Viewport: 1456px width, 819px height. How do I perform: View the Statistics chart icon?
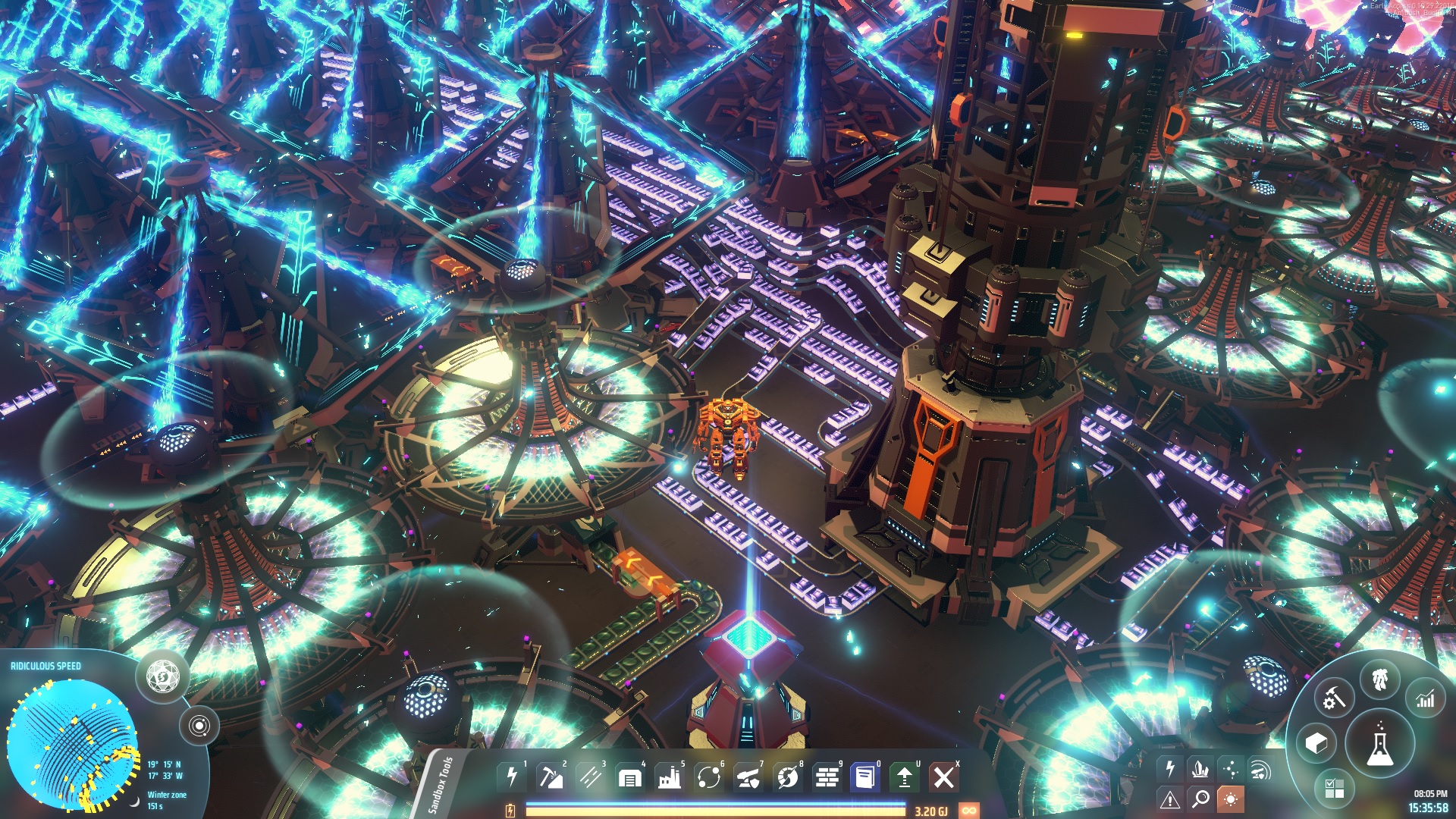(x=1424, y=698)
